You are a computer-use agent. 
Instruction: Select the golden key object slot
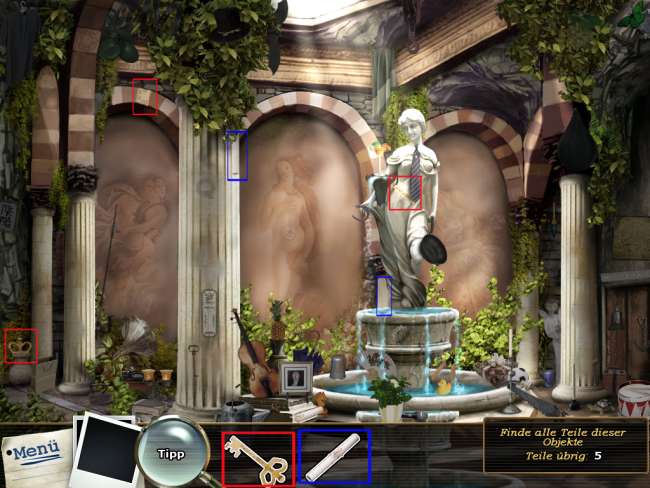pos(258,458)
